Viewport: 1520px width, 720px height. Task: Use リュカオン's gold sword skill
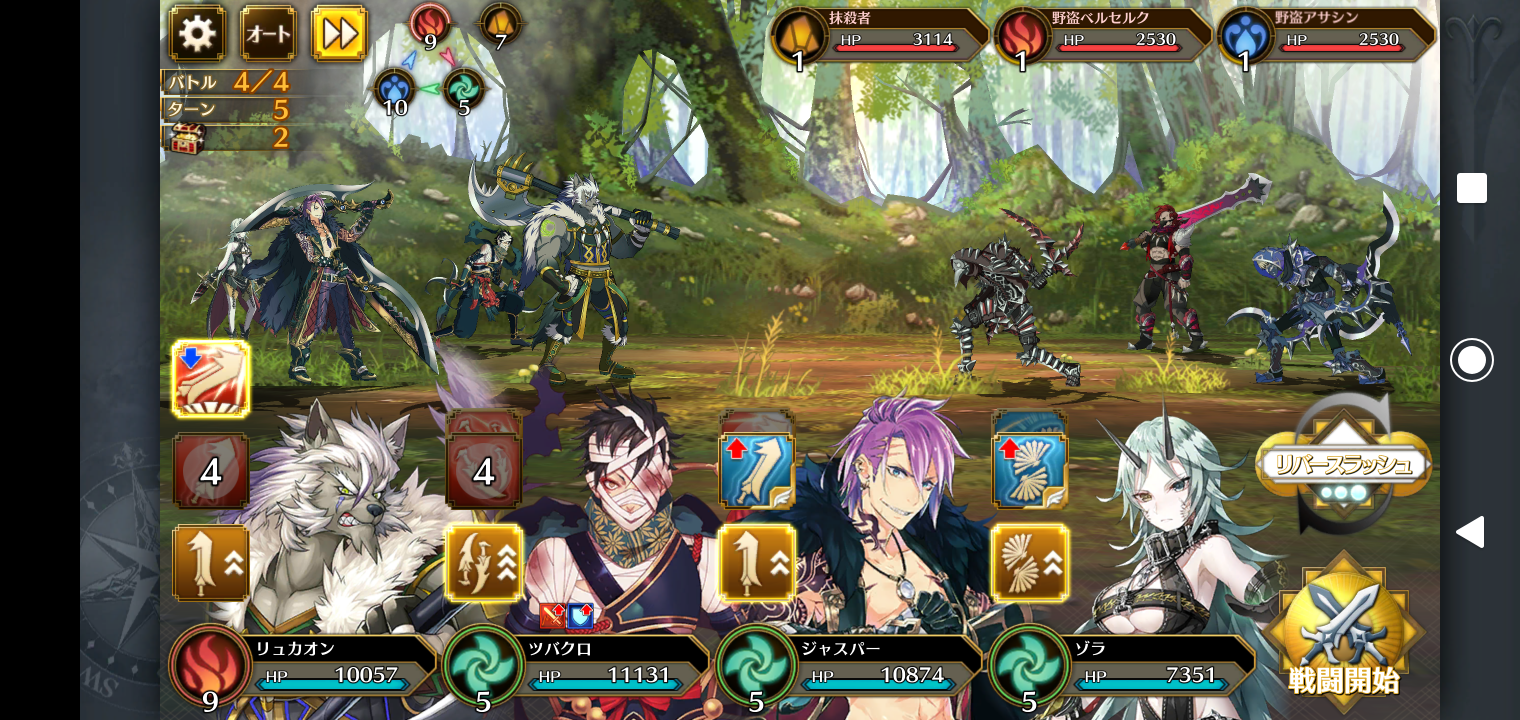(211, 563)
